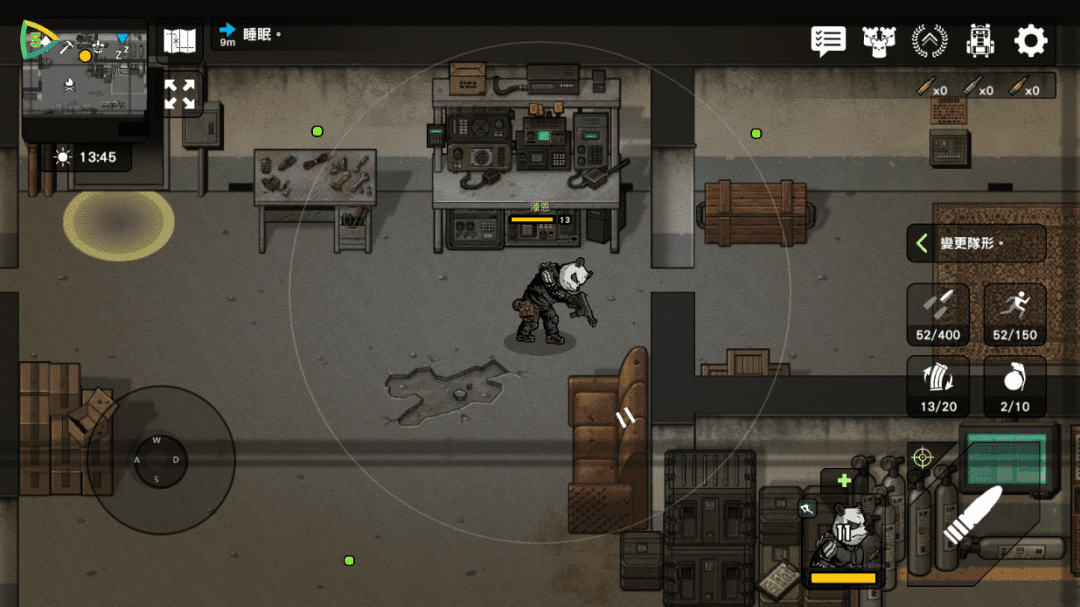Select the 睡眠 objective tracker
1080x607 pixels.
click(x=250, y=35)
